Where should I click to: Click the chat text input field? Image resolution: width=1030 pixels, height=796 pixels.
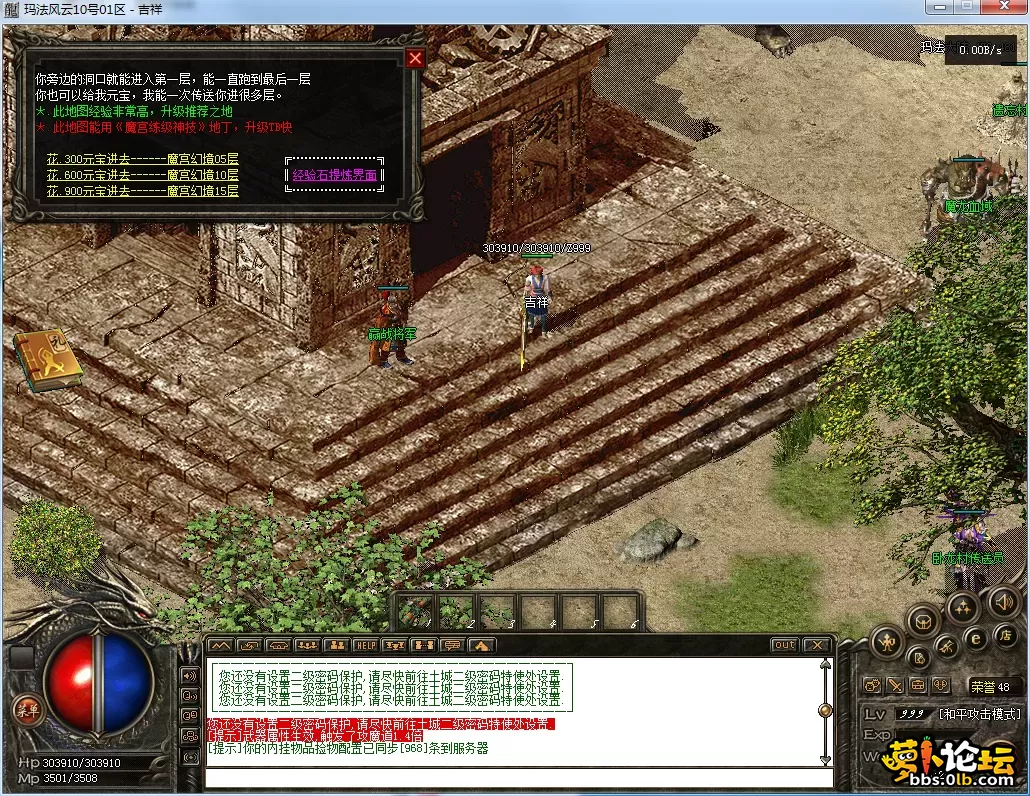518,778
